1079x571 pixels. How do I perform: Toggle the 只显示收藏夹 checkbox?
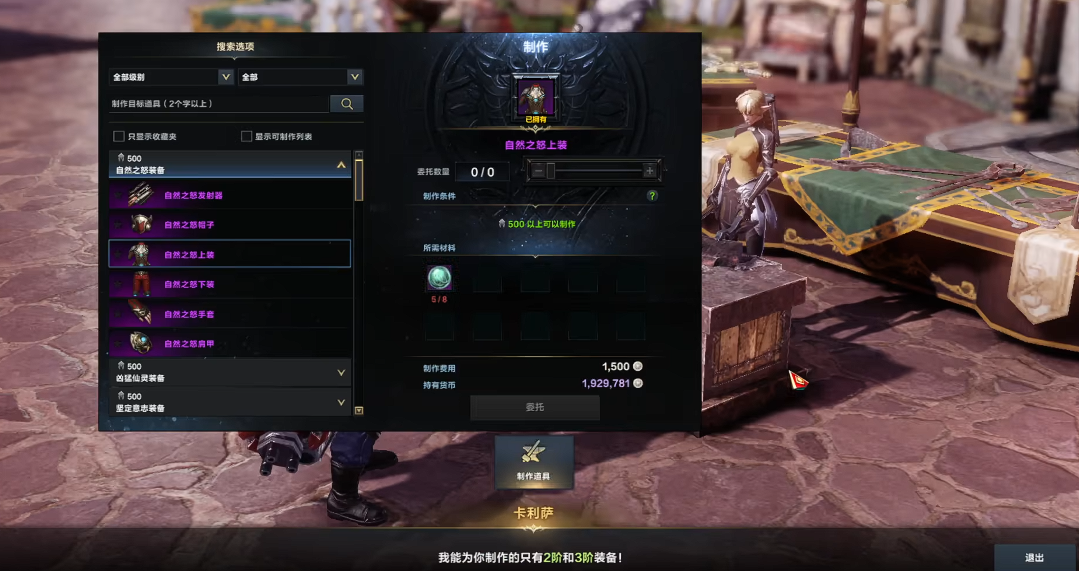click(x=119, y=136)
